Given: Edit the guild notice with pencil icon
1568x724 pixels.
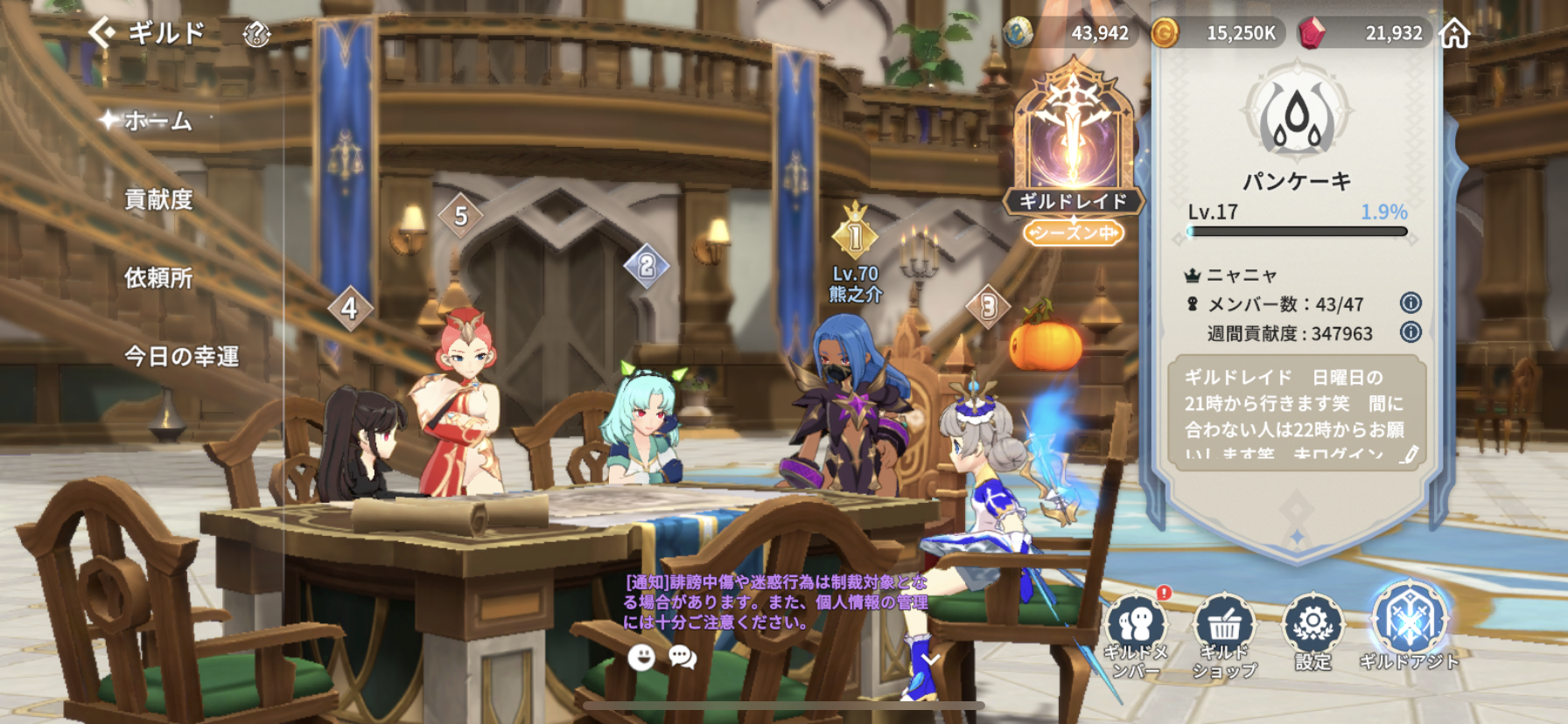Looking at the screenshot, I should tap(1409, 454).
